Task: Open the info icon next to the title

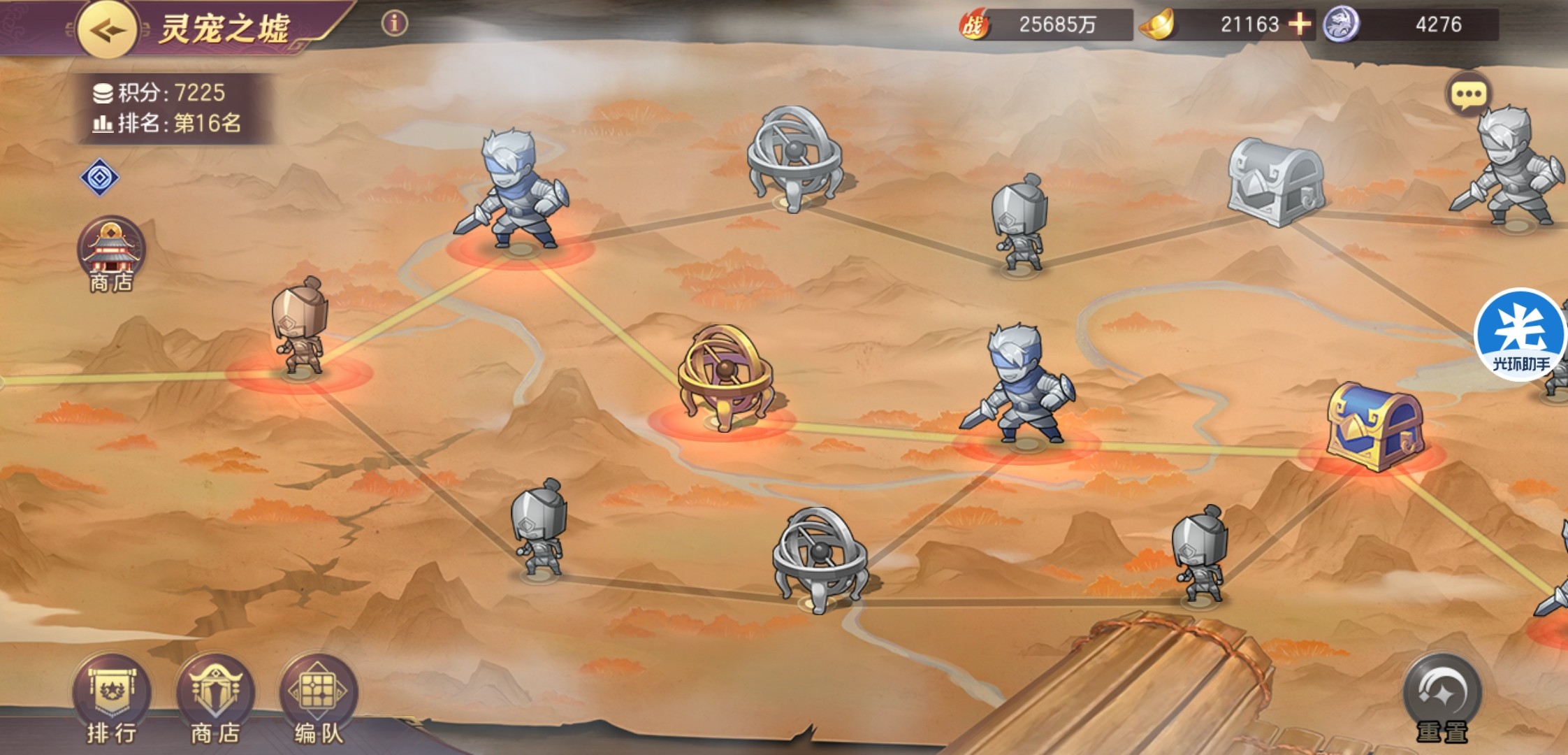Action: click(x=394, y=24)
